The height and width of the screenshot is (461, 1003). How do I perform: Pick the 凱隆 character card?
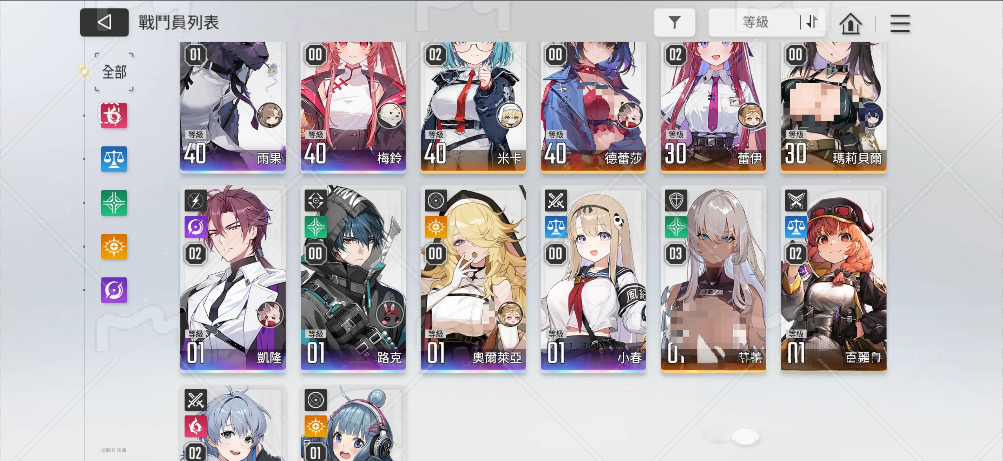[x=233, y=278]
